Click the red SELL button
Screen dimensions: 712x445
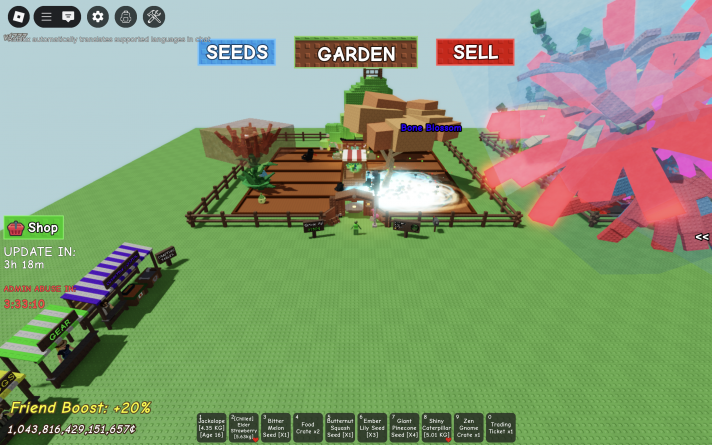click(x=475, y=52)
